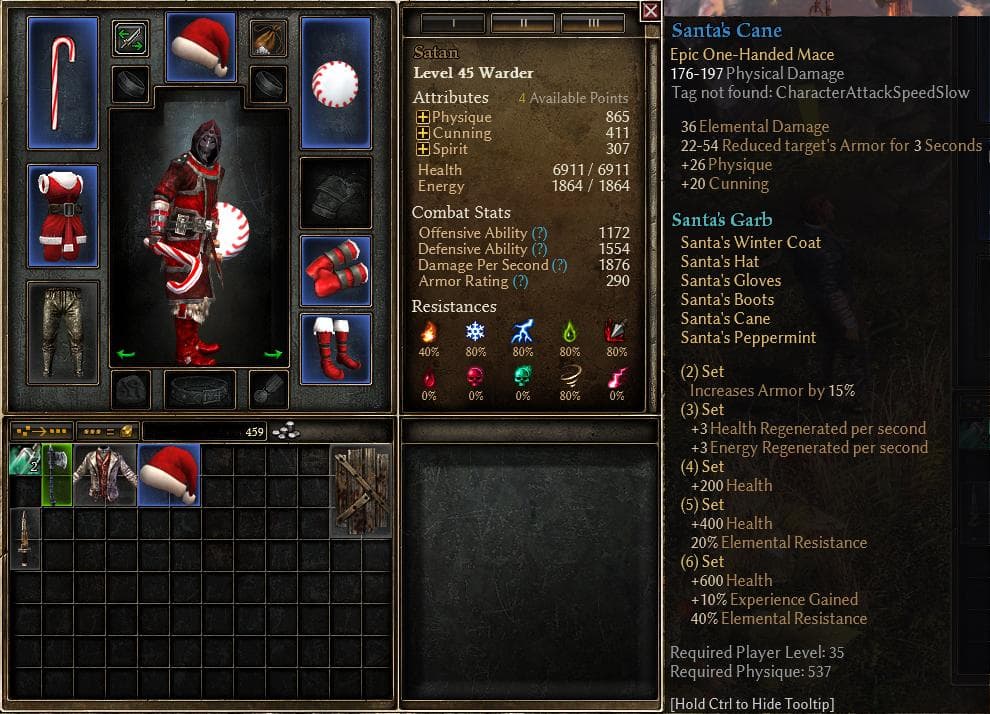Close the character window with the X

[x=650, y=11]
